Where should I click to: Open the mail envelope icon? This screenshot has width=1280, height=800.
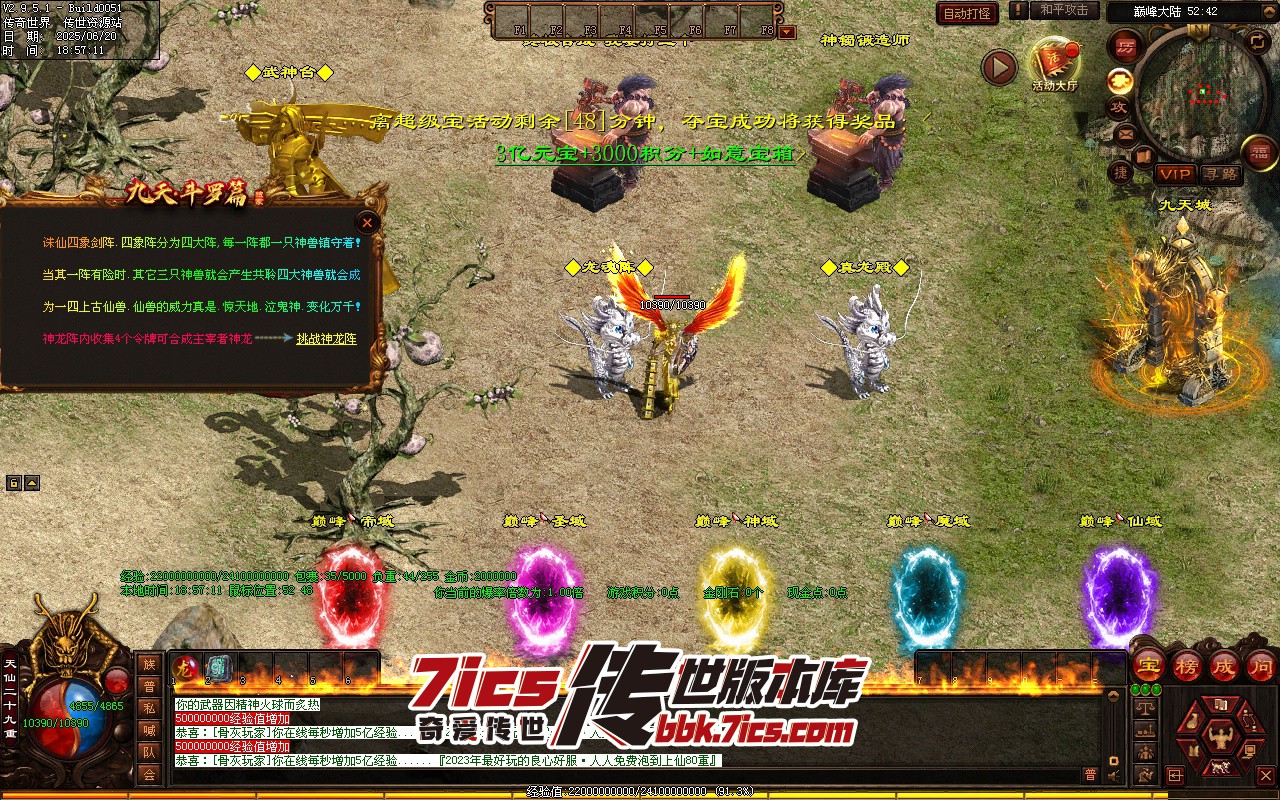[1126, 133]
